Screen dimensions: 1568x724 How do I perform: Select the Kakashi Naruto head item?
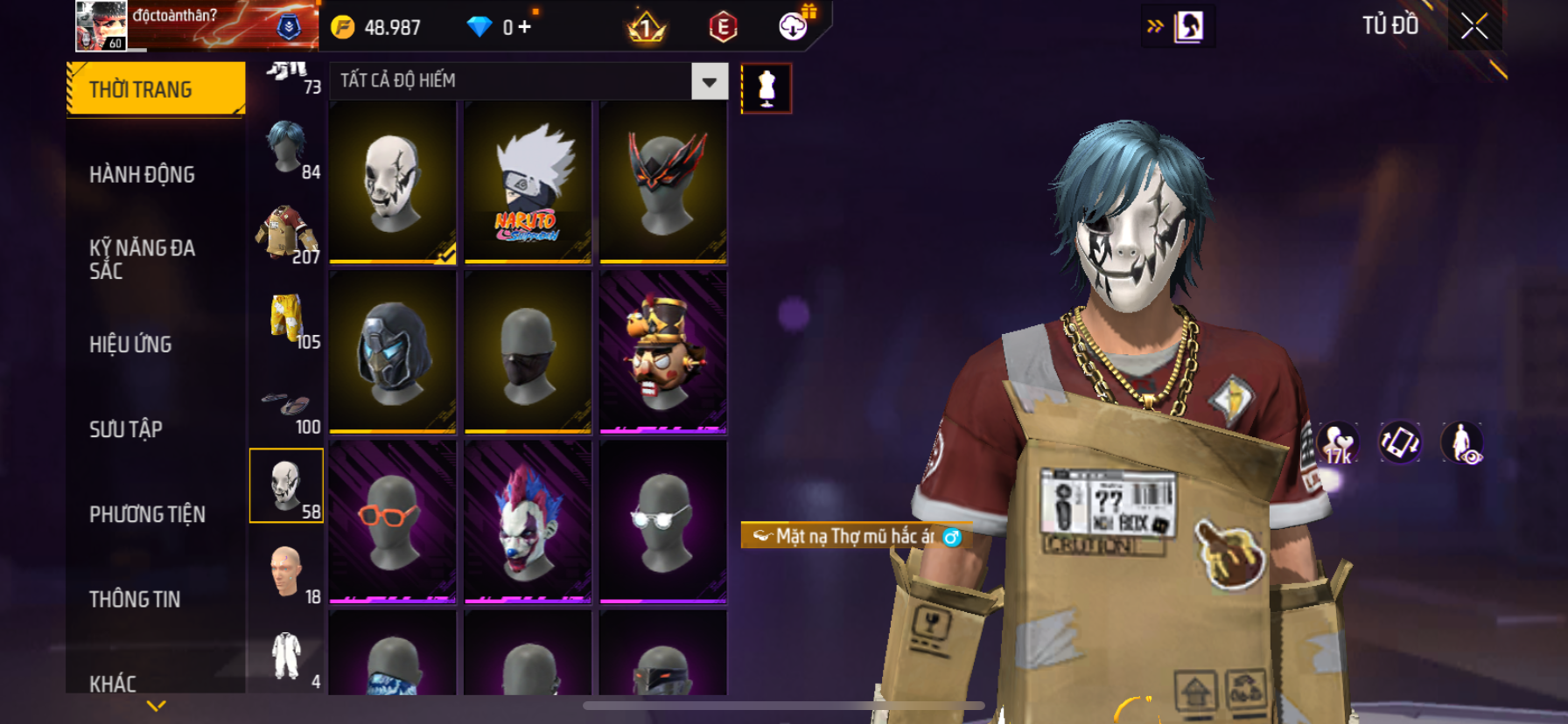click(x=528, y=182)
